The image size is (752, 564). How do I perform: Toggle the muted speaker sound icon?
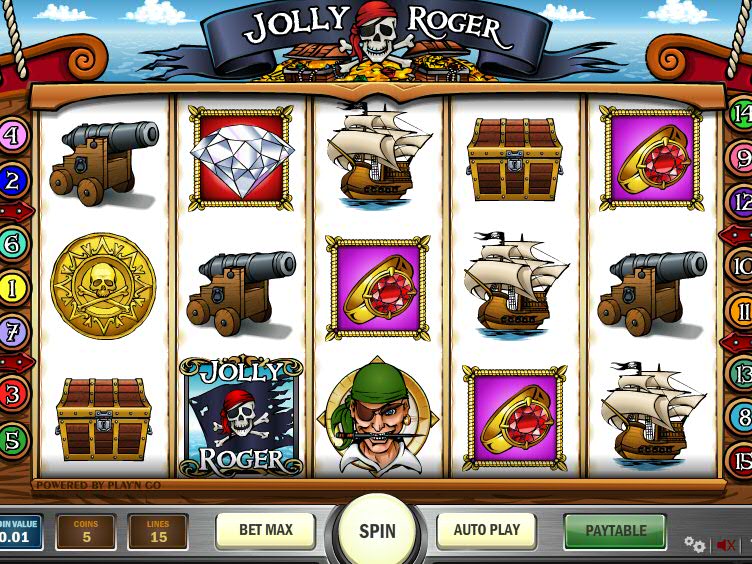click(726, 545)
